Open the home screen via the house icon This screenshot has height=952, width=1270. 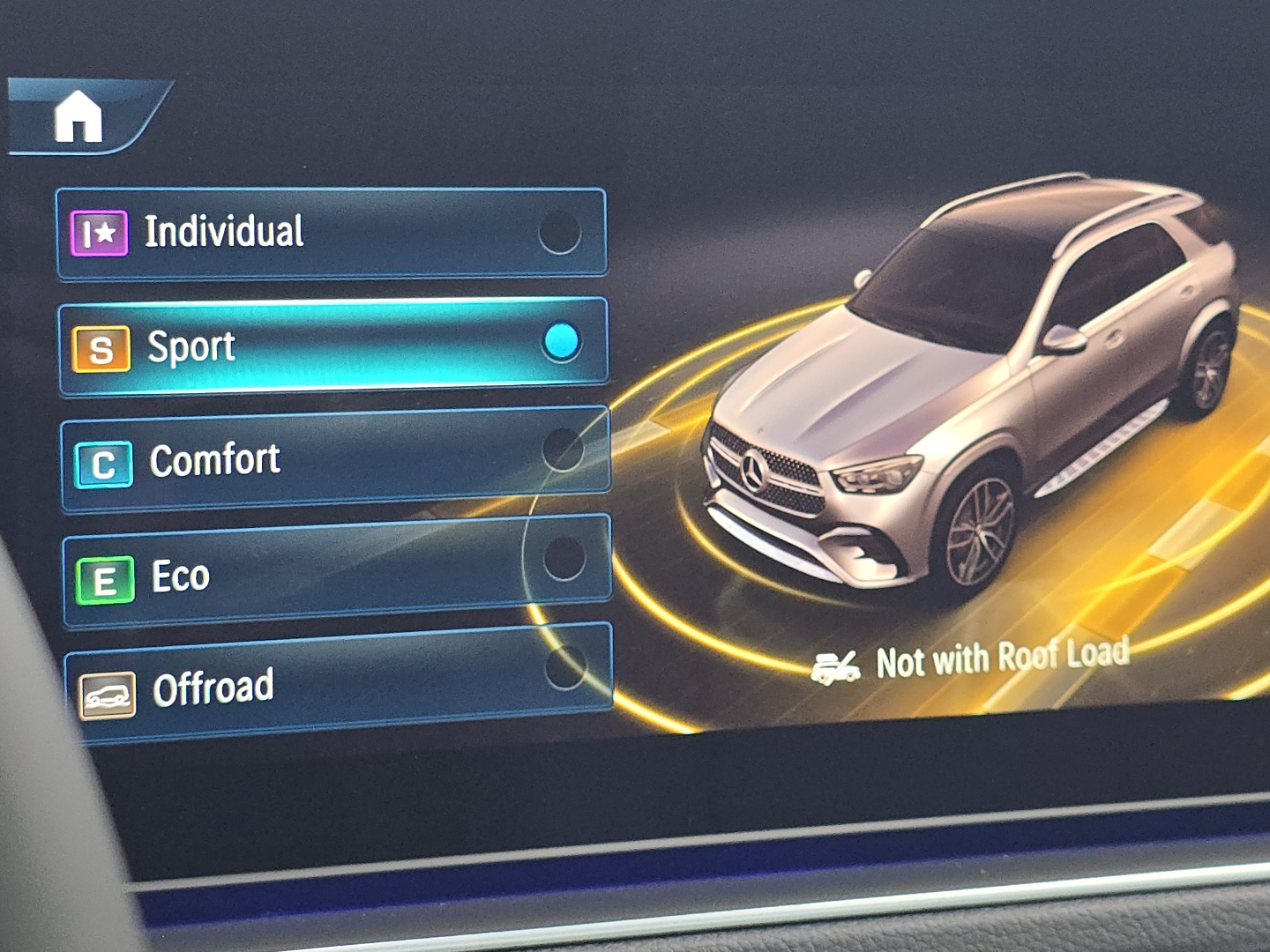[79, 117]
